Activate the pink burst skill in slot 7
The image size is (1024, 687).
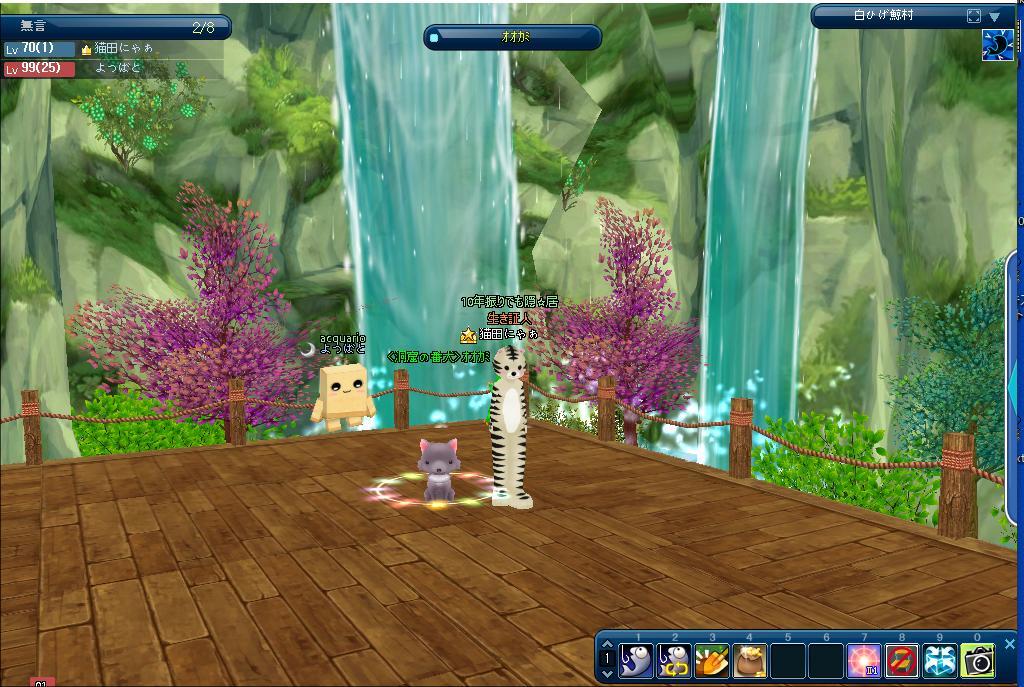(x=864, y=661)
